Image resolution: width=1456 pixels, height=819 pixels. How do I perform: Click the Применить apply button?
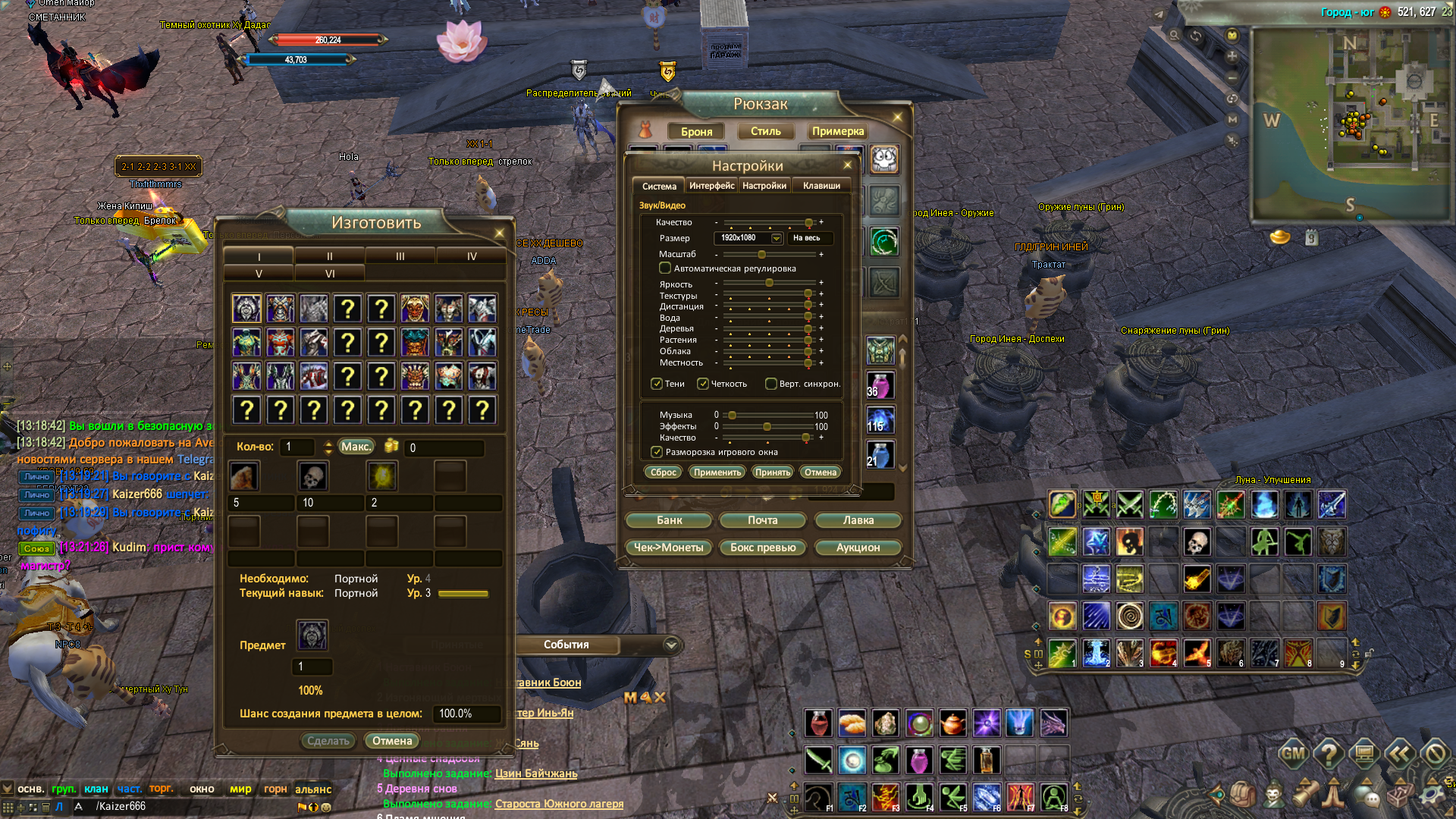(717, 472)
